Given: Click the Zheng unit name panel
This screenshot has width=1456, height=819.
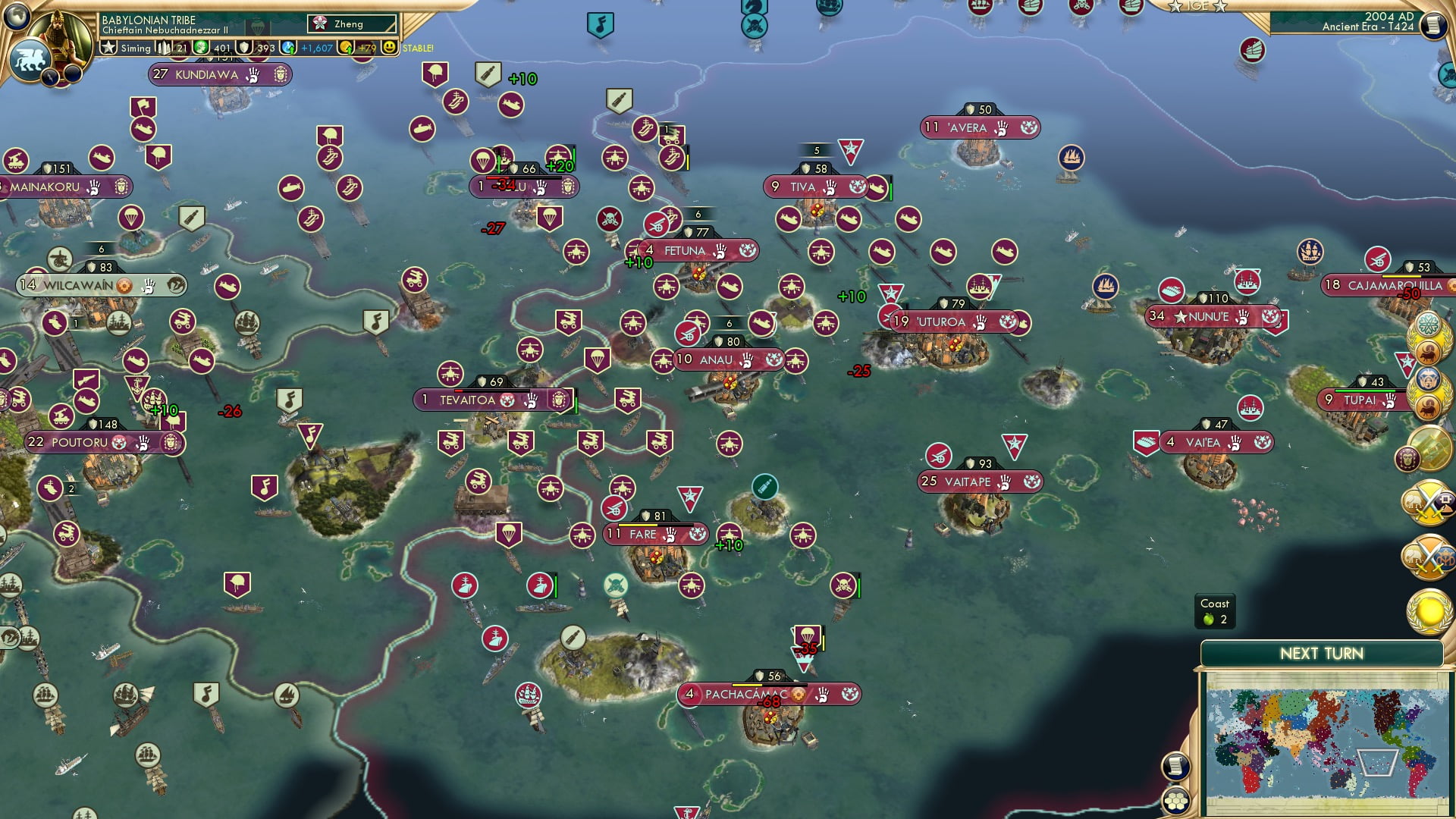Looking at the screenshot, I should (351, 24).
